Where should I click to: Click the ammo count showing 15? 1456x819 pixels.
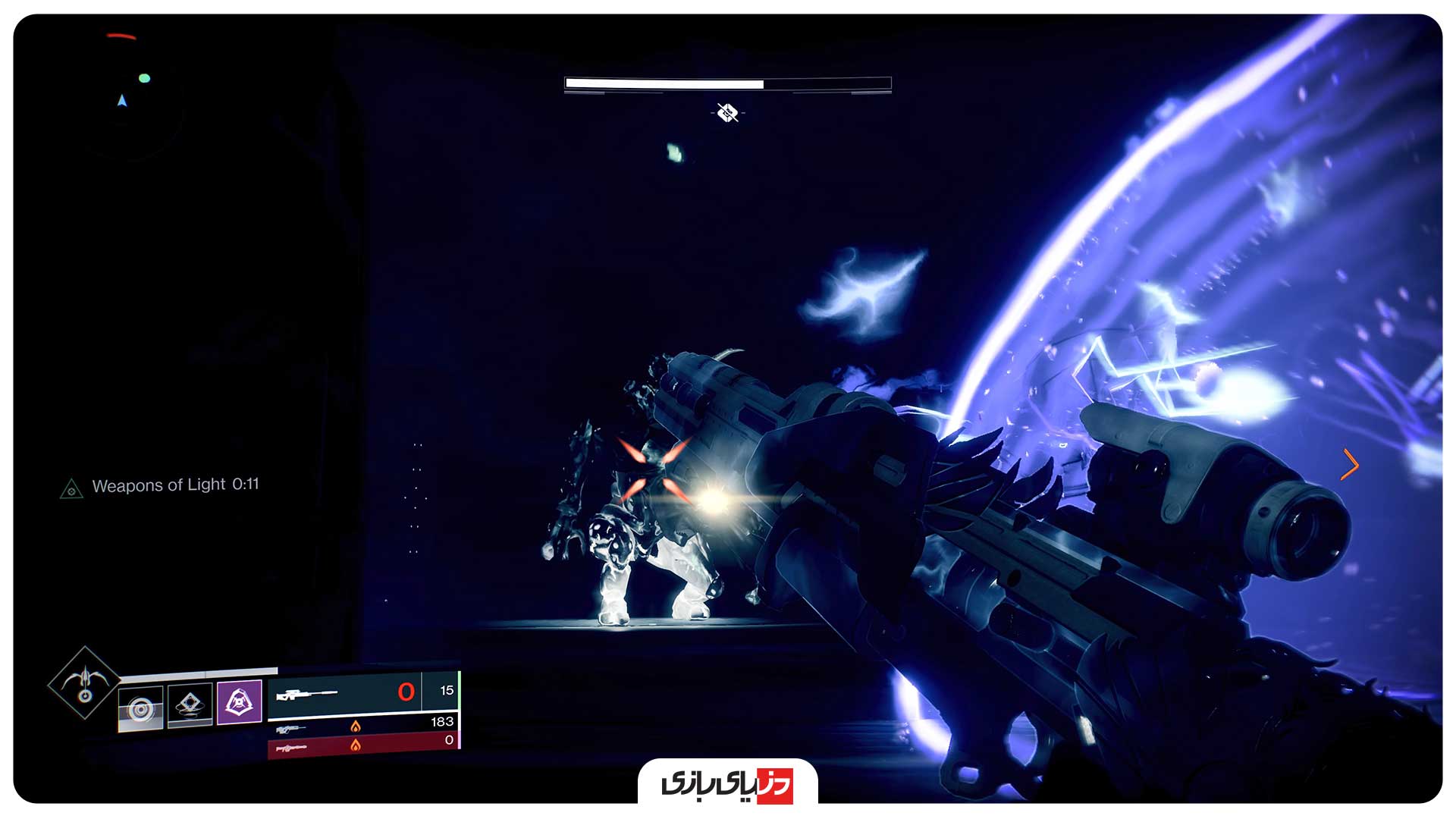coord(447,691)
